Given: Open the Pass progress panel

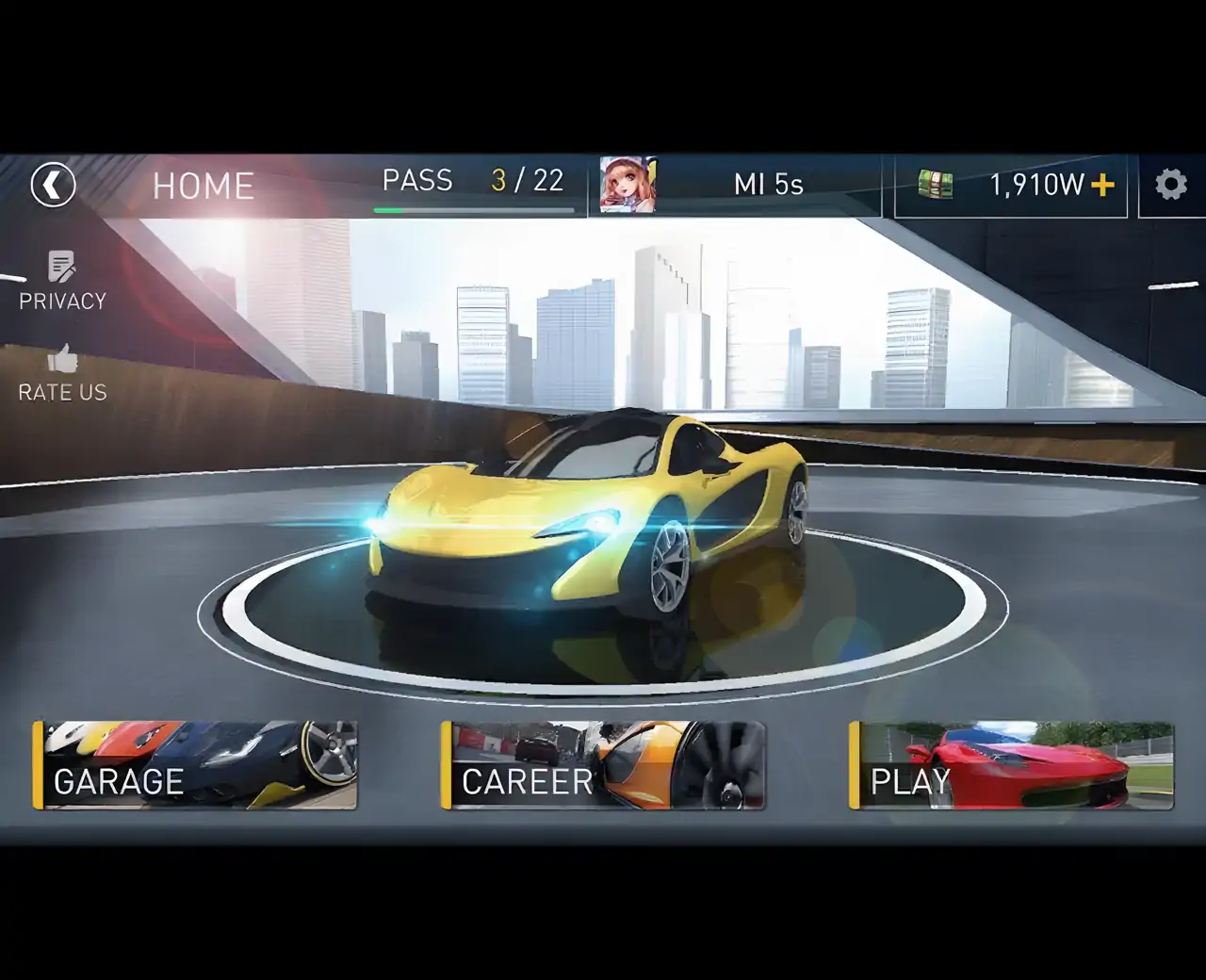Looking at the screenshot, I should point(473,187).
